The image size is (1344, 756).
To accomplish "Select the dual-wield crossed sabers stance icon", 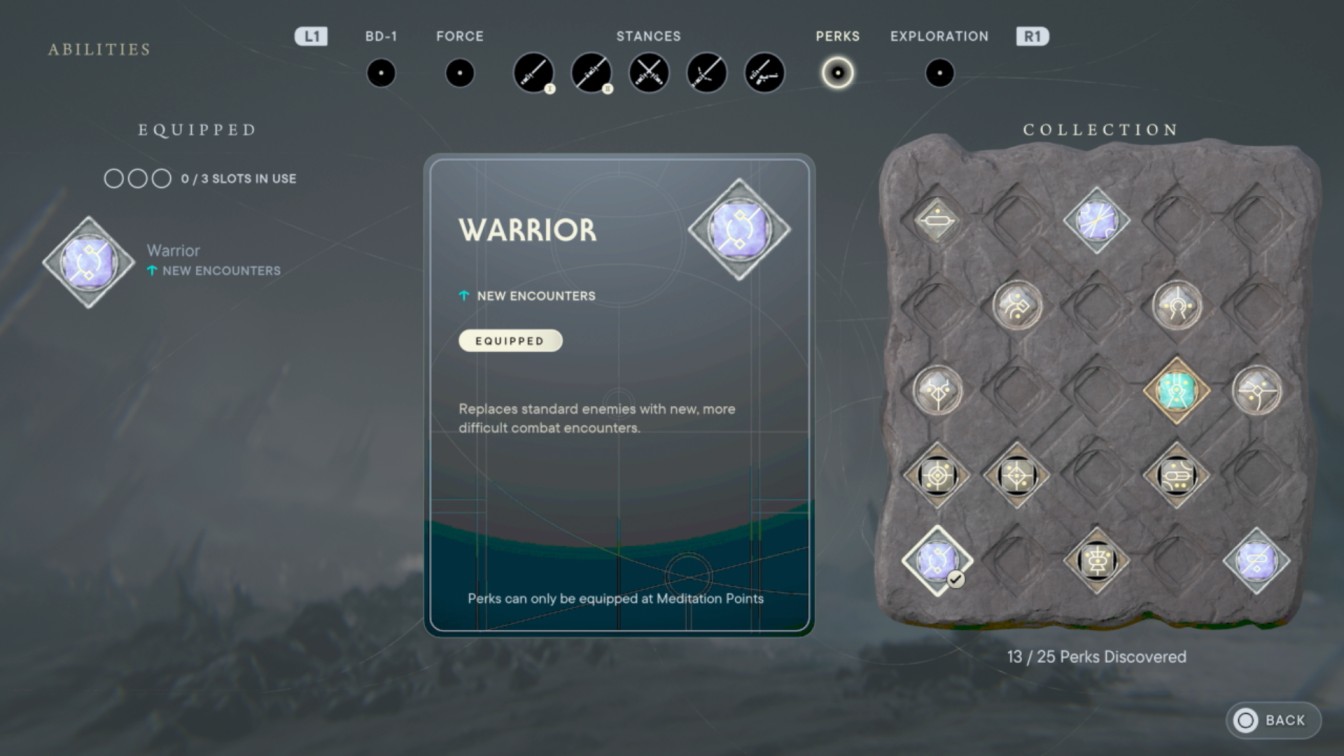I will (x=649, y=72).
